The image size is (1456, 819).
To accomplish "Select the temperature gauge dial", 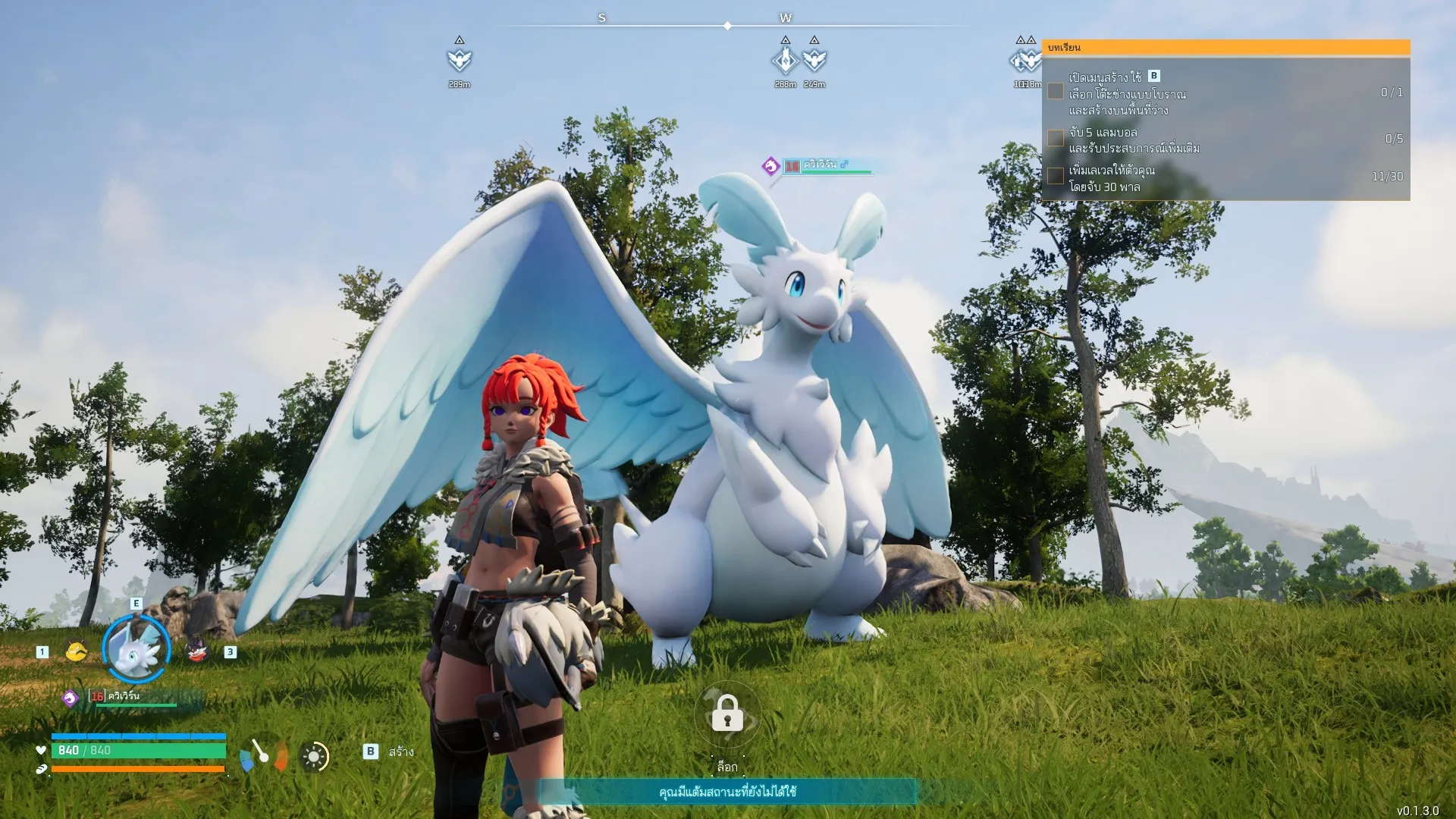I will click(x=263, y=755).
